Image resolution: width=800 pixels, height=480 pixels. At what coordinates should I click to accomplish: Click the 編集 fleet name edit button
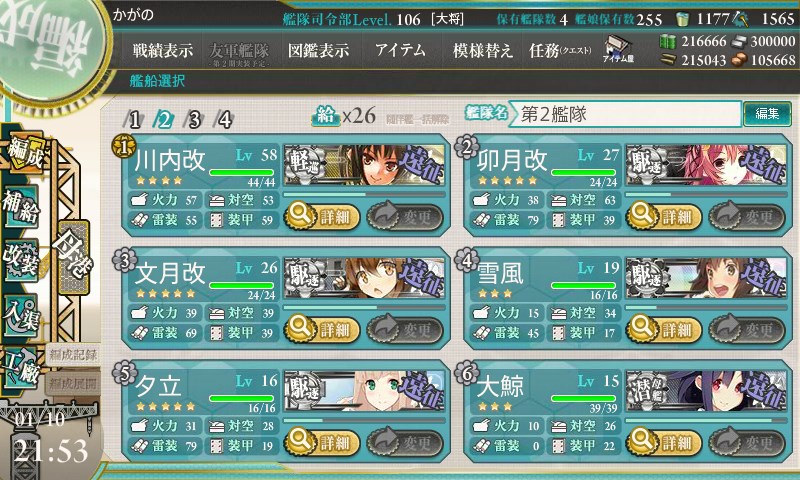(x=768, y=114)
